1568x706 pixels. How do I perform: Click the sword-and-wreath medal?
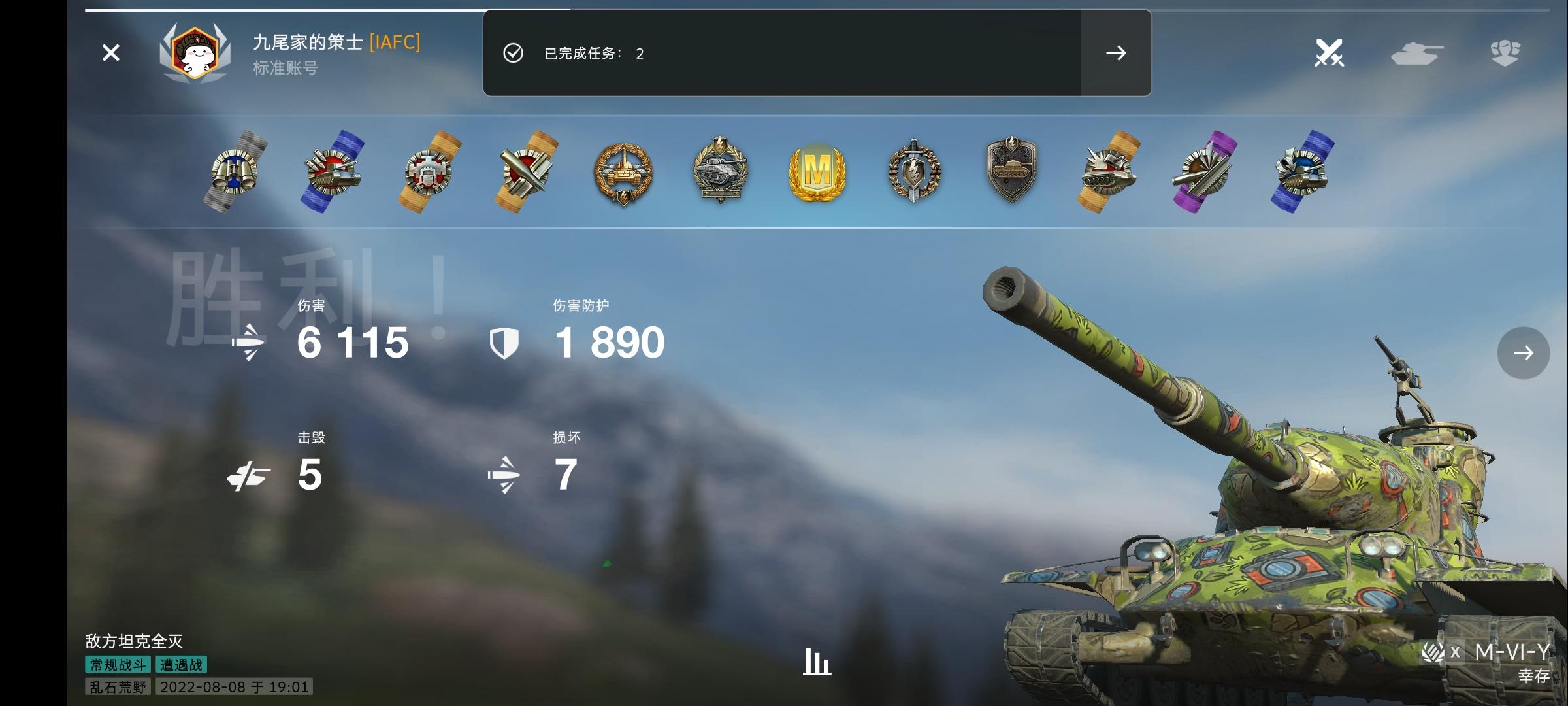click(x=913, y=173)
